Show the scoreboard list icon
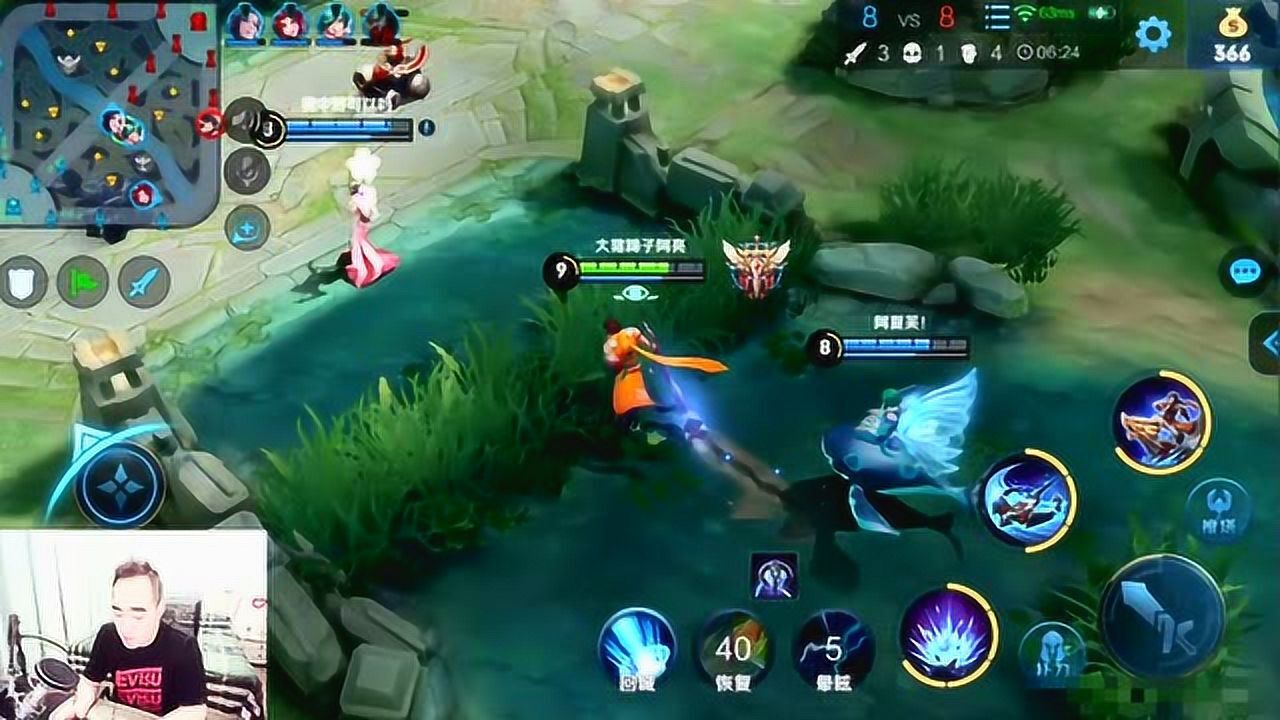Image resolution: width=1280 pixels, height=720 pixels. pyautogui.click(x=998, y=17)
